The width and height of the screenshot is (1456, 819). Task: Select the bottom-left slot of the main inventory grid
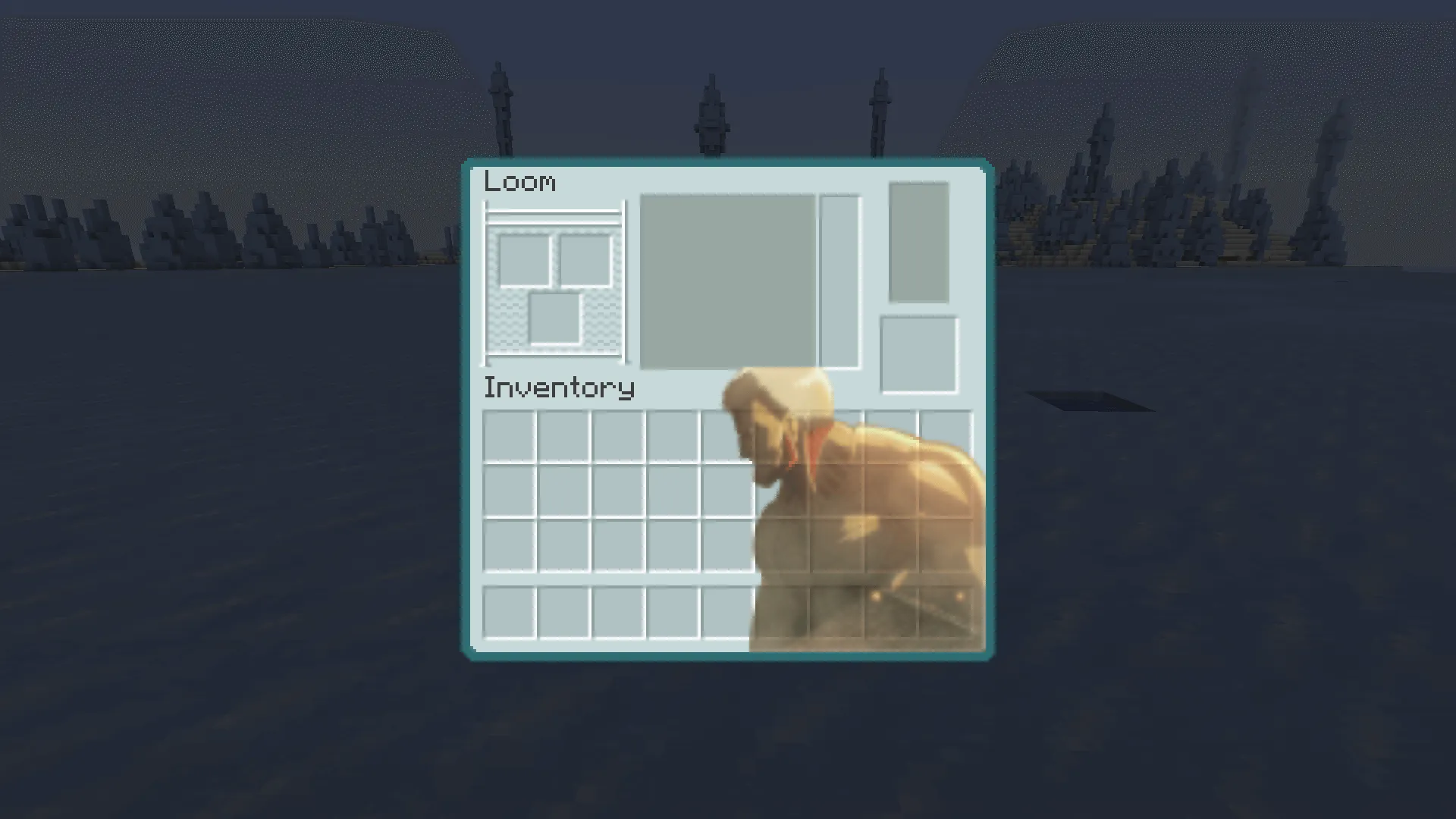point(510,548)
